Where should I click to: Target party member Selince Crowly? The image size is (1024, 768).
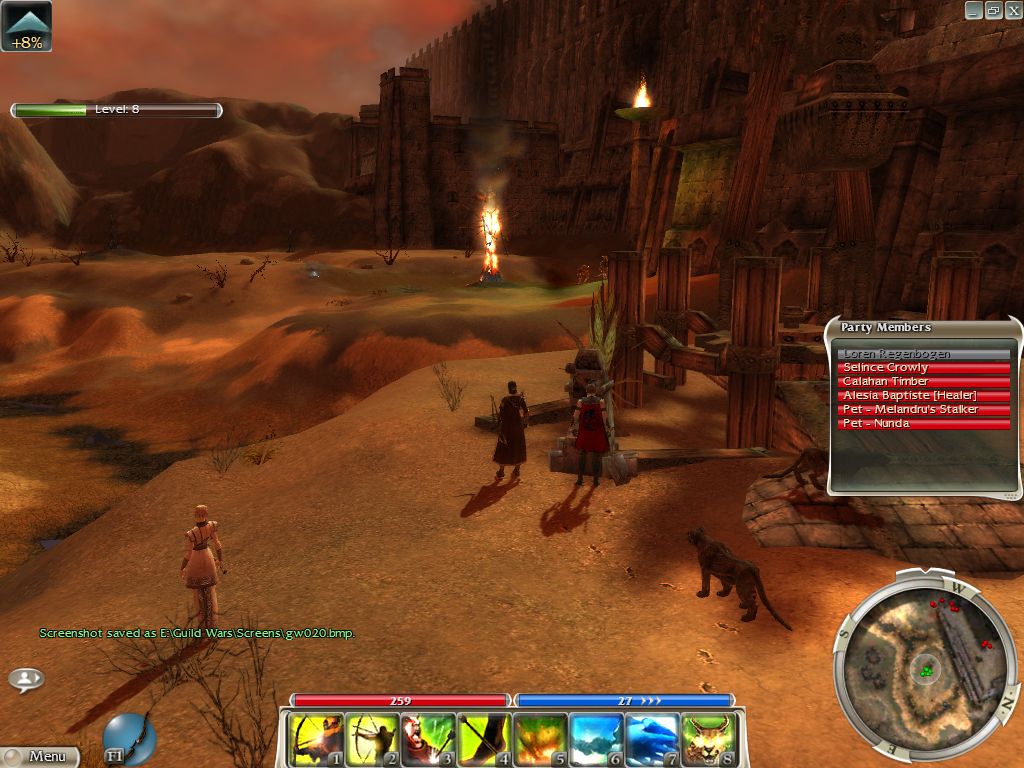pos(924,368)
